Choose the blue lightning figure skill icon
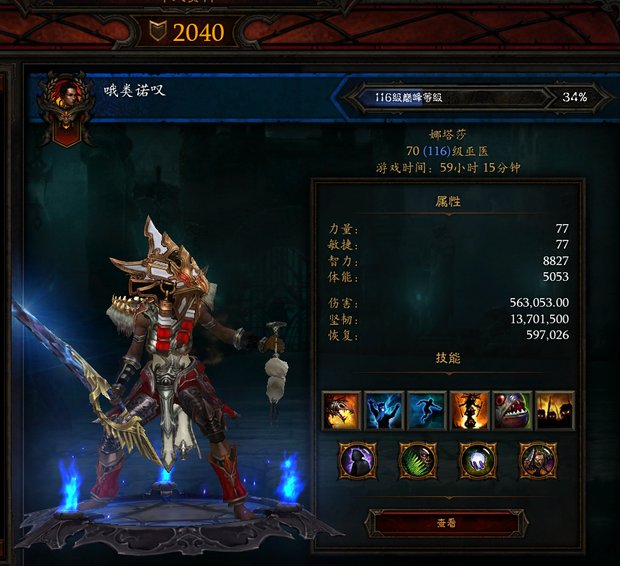The height and width of the screenshot is (566, 620). point(385,410)
